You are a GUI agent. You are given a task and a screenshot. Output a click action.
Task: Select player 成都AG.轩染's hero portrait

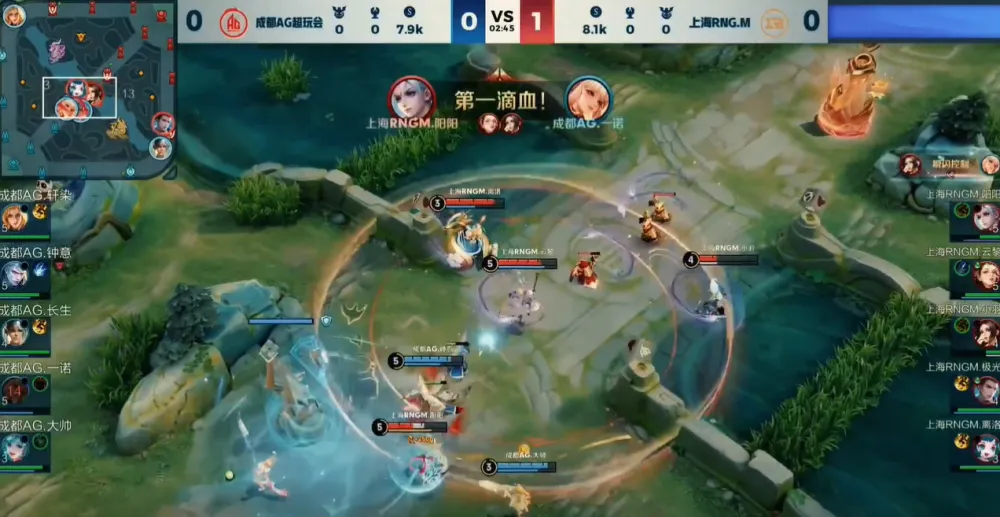[x=14, y=218]
